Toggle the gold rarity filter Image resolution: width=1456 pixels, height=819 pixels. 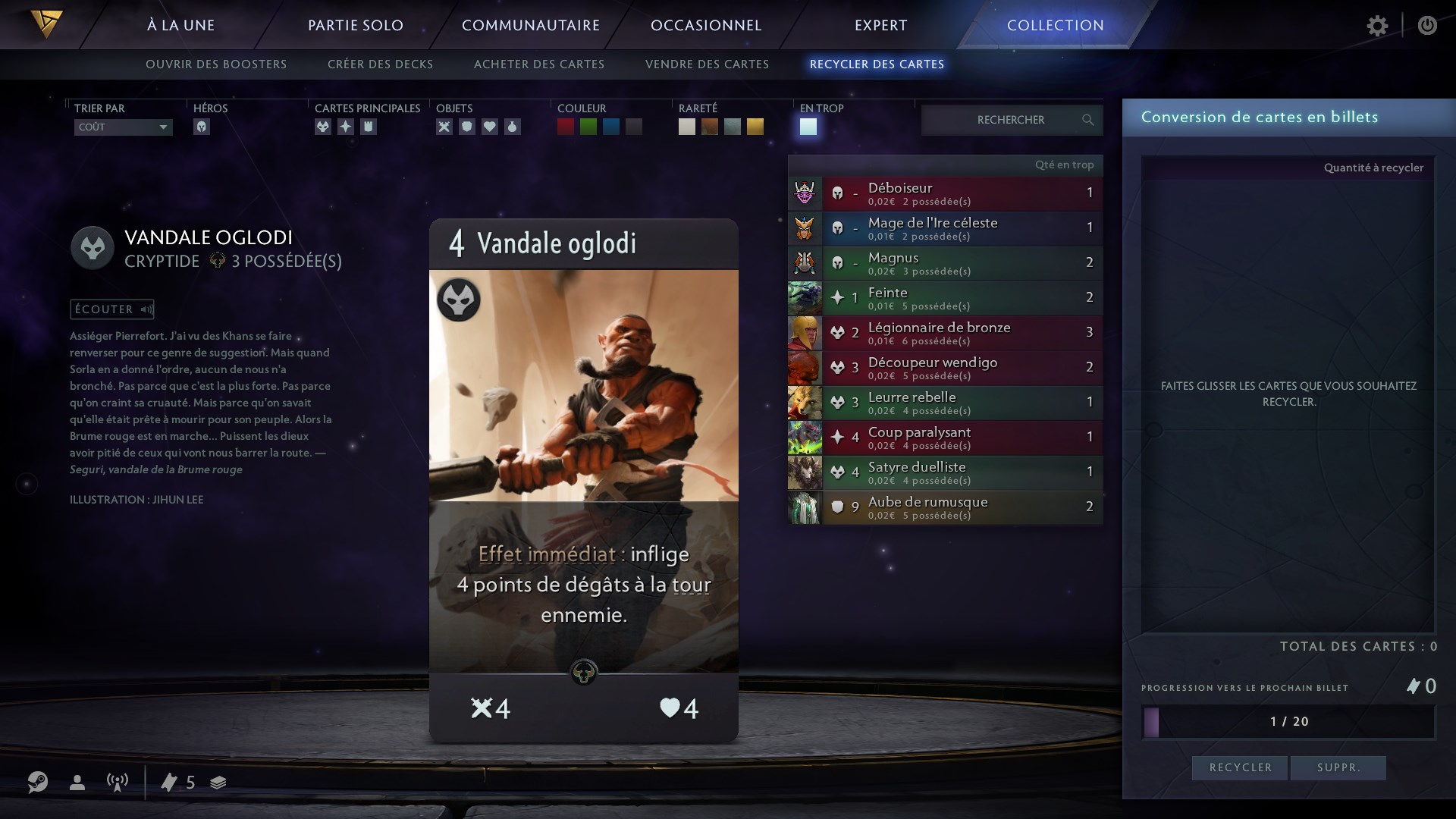(x=755, y=127)
